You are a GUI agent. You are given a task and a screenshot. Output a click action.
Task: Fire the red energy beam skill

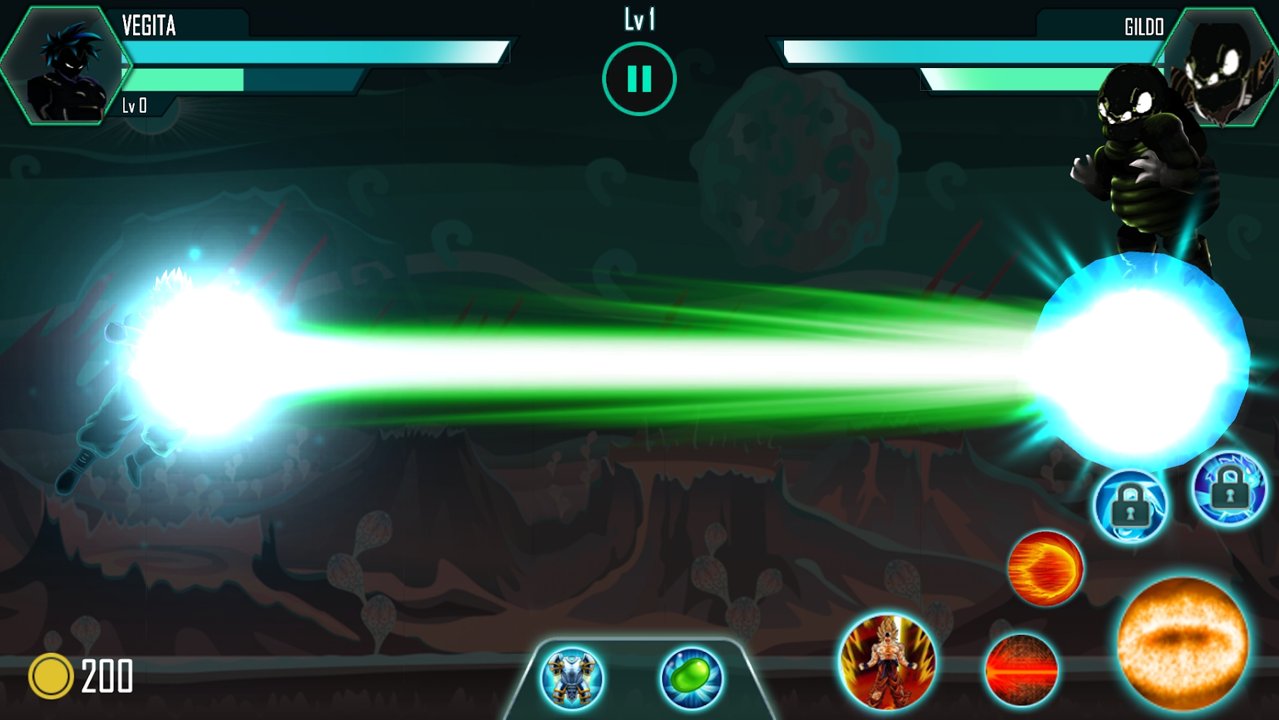(1021, 670)
